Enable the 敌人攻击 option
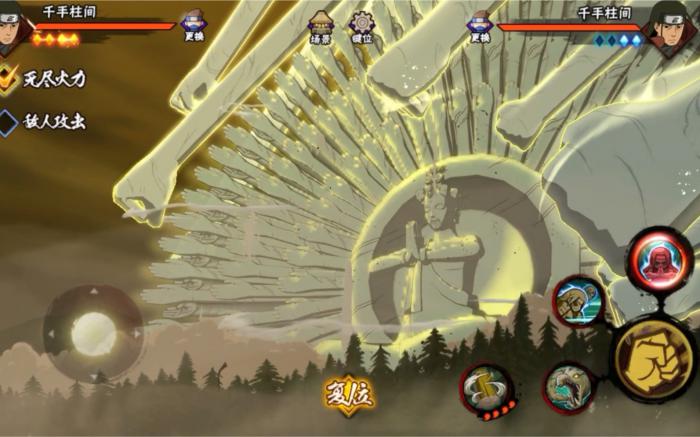 [x=9, y=122]
